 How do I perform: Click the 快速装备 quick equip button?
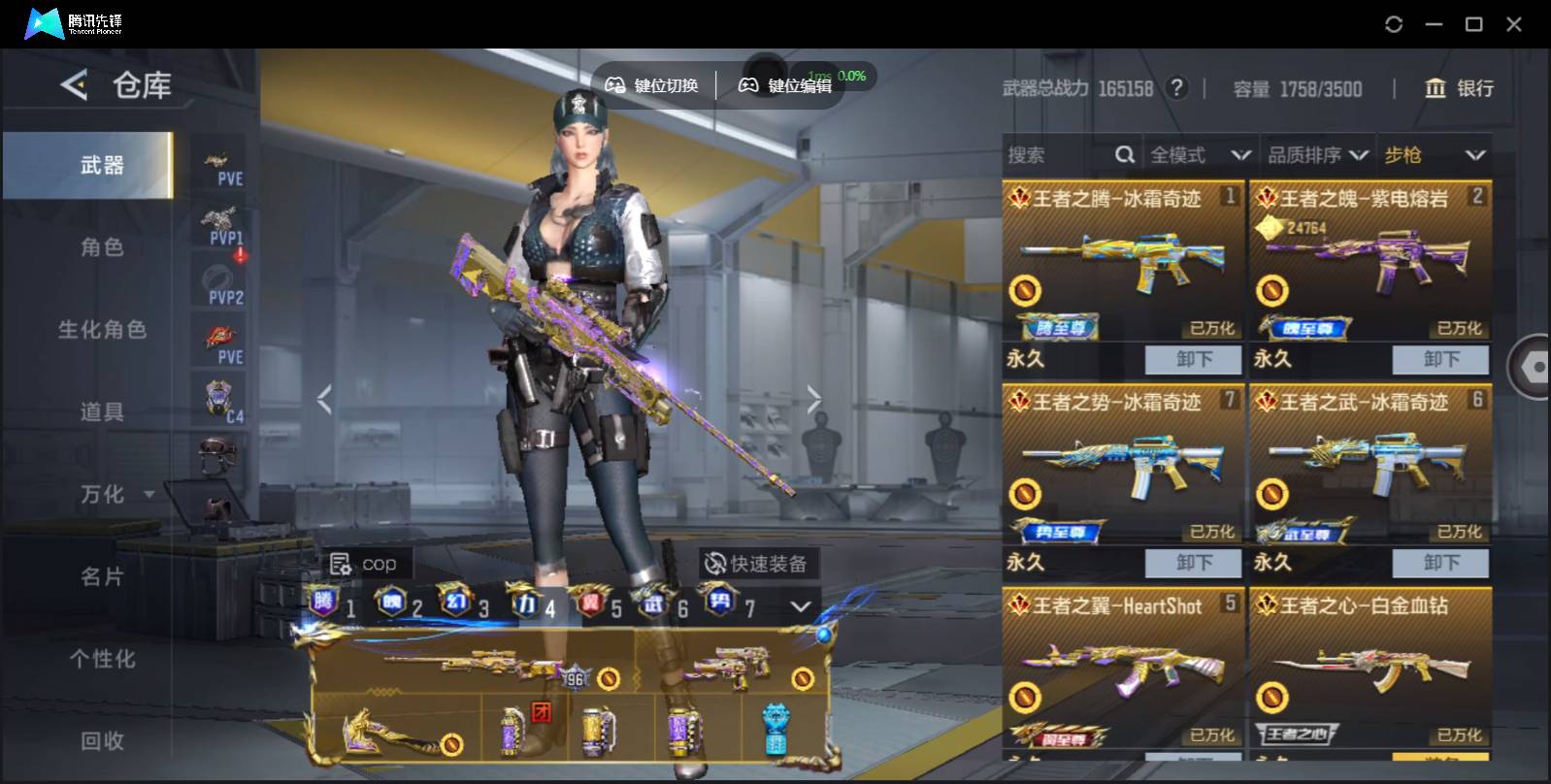(x=756, y=564)
